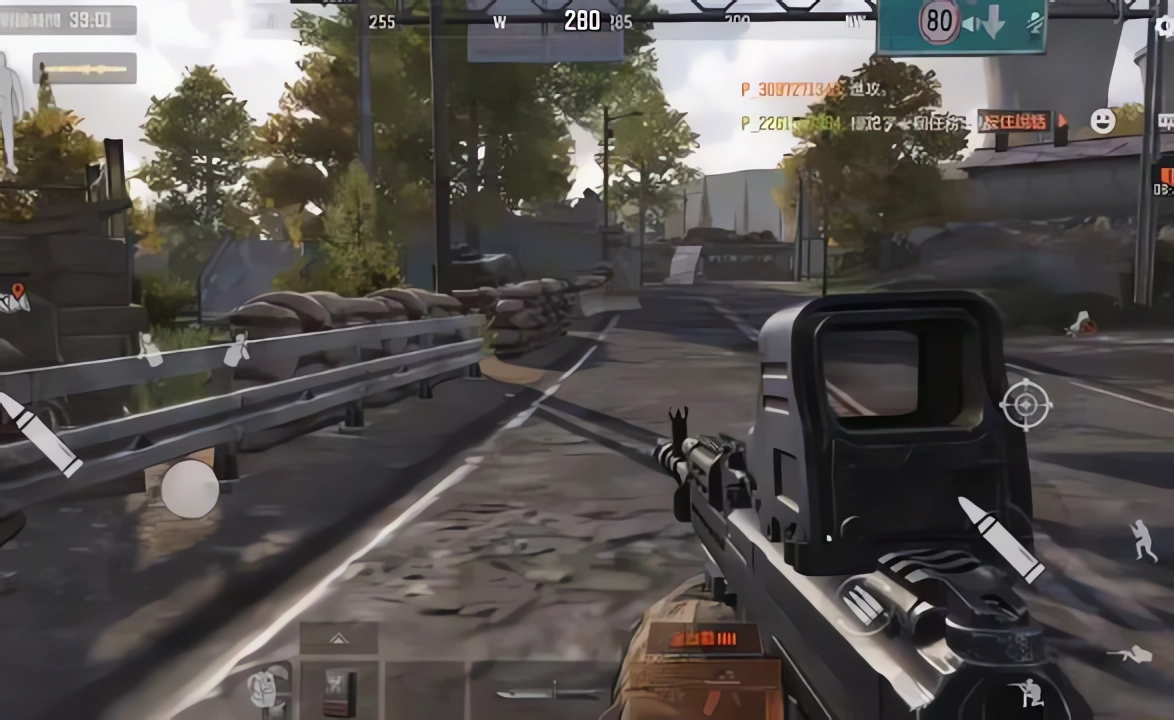Switch to the prone stance icon

point(1129,655)
